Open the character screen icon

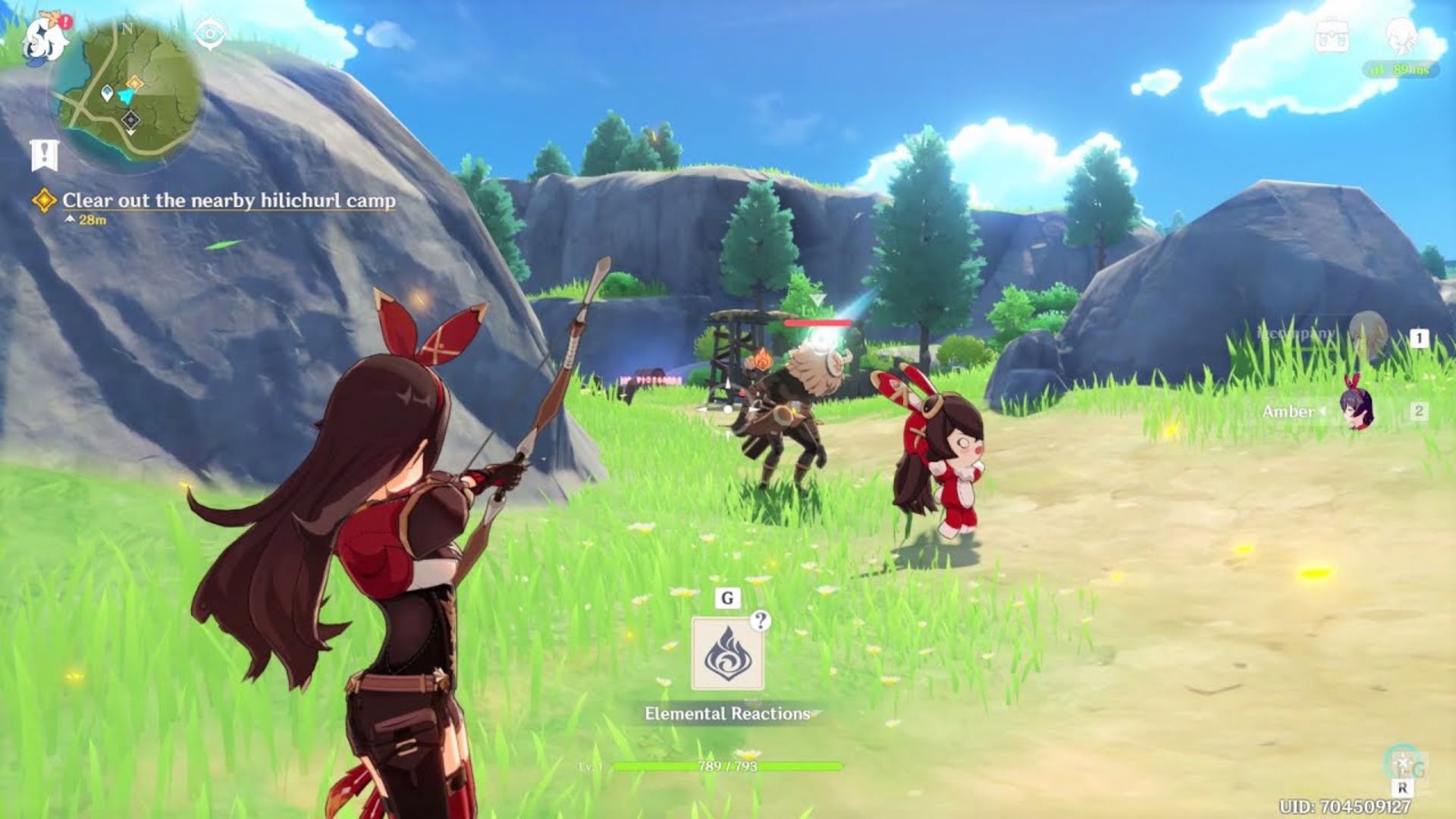point(1402,35)
